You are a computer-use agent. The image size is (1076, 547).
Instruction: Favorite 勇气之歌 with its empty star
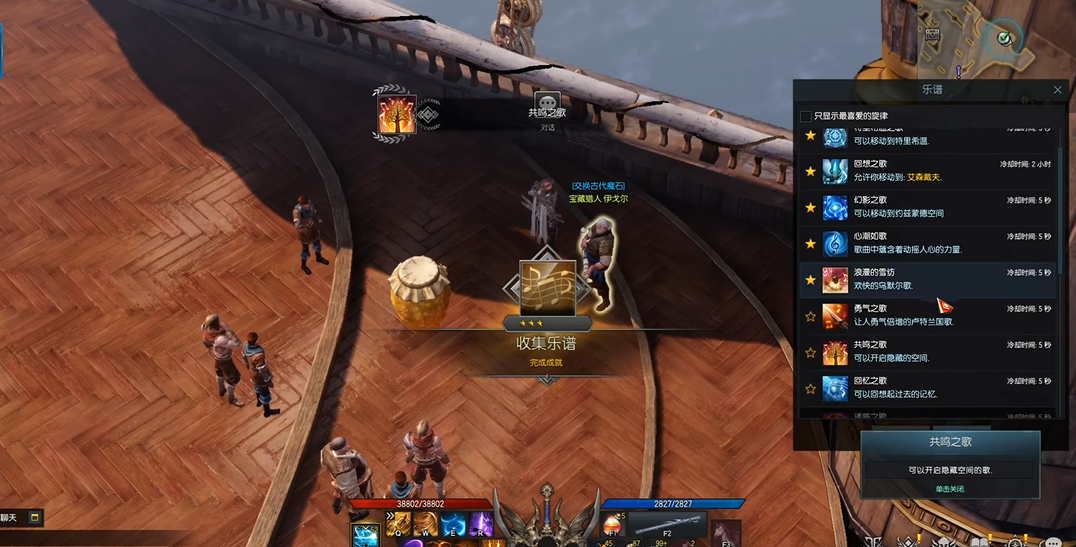[x=811, y=317]
